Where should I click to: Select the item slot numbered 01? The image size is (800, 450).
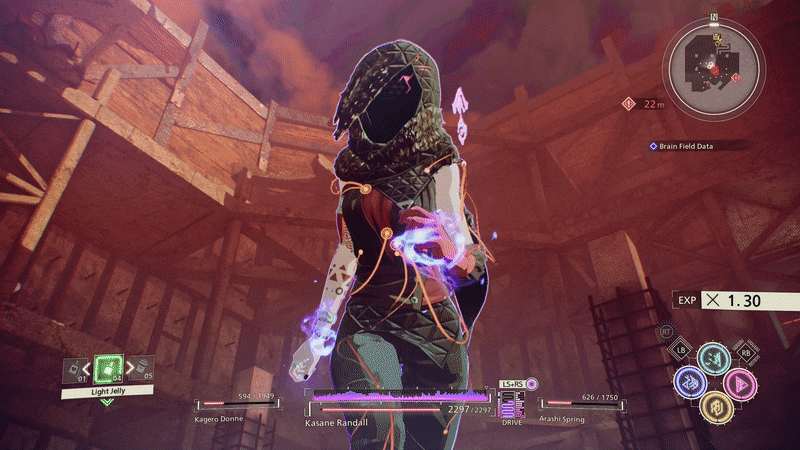[75, 370]
